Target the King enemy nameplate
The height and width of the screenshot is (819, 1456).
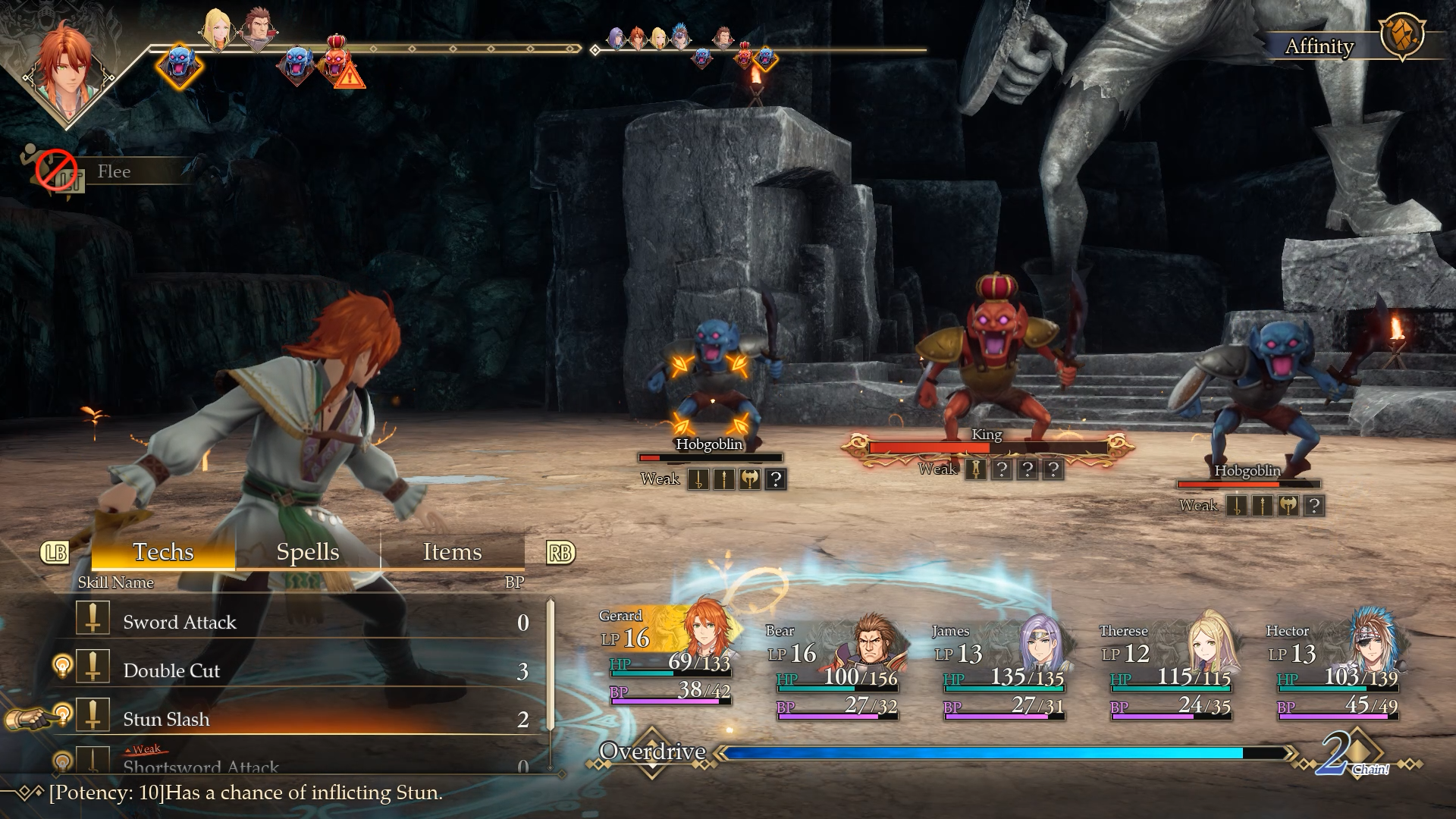(987, 435)
